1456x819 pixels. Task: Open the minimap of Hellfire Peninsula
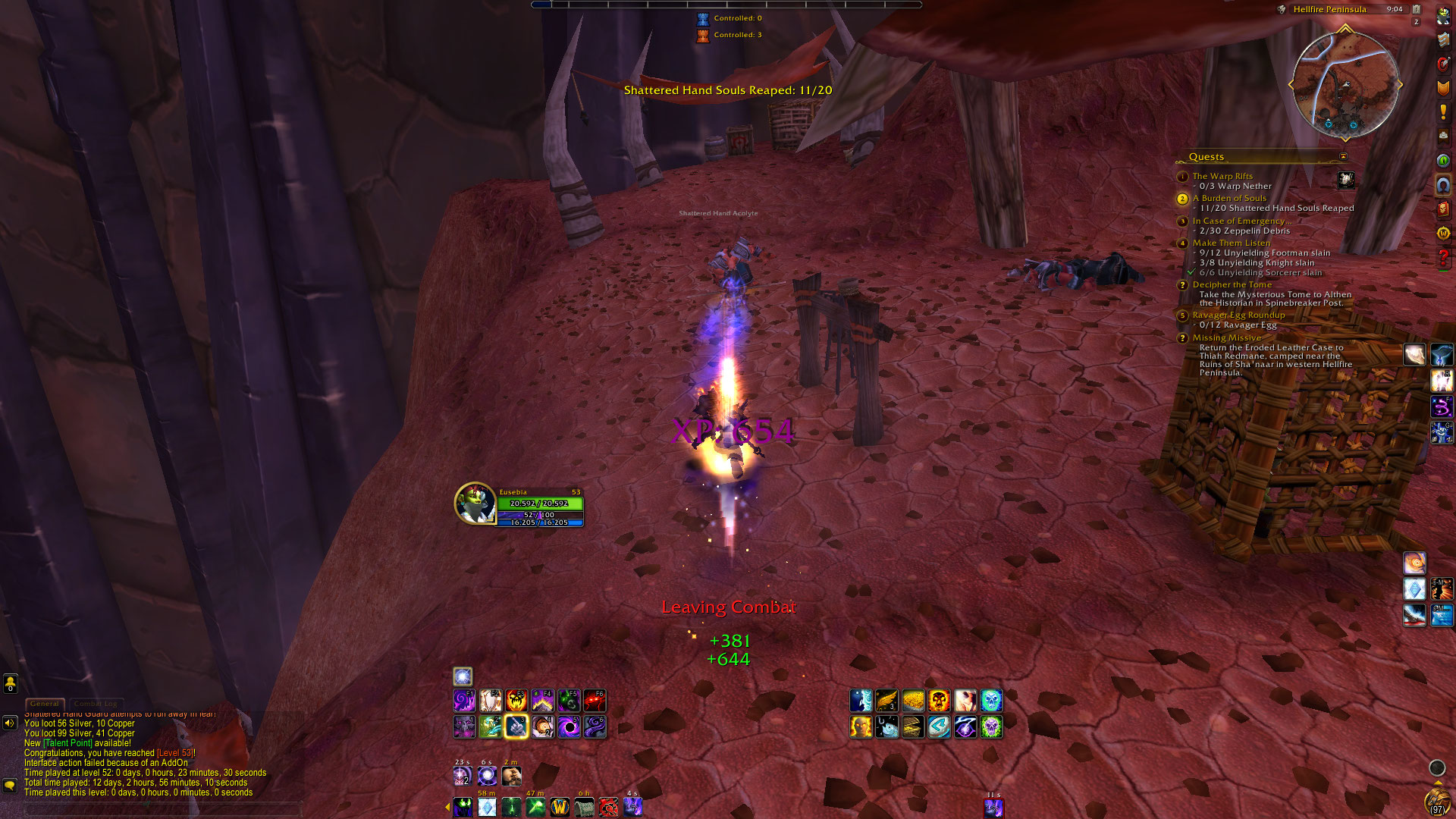(1345, 85)
